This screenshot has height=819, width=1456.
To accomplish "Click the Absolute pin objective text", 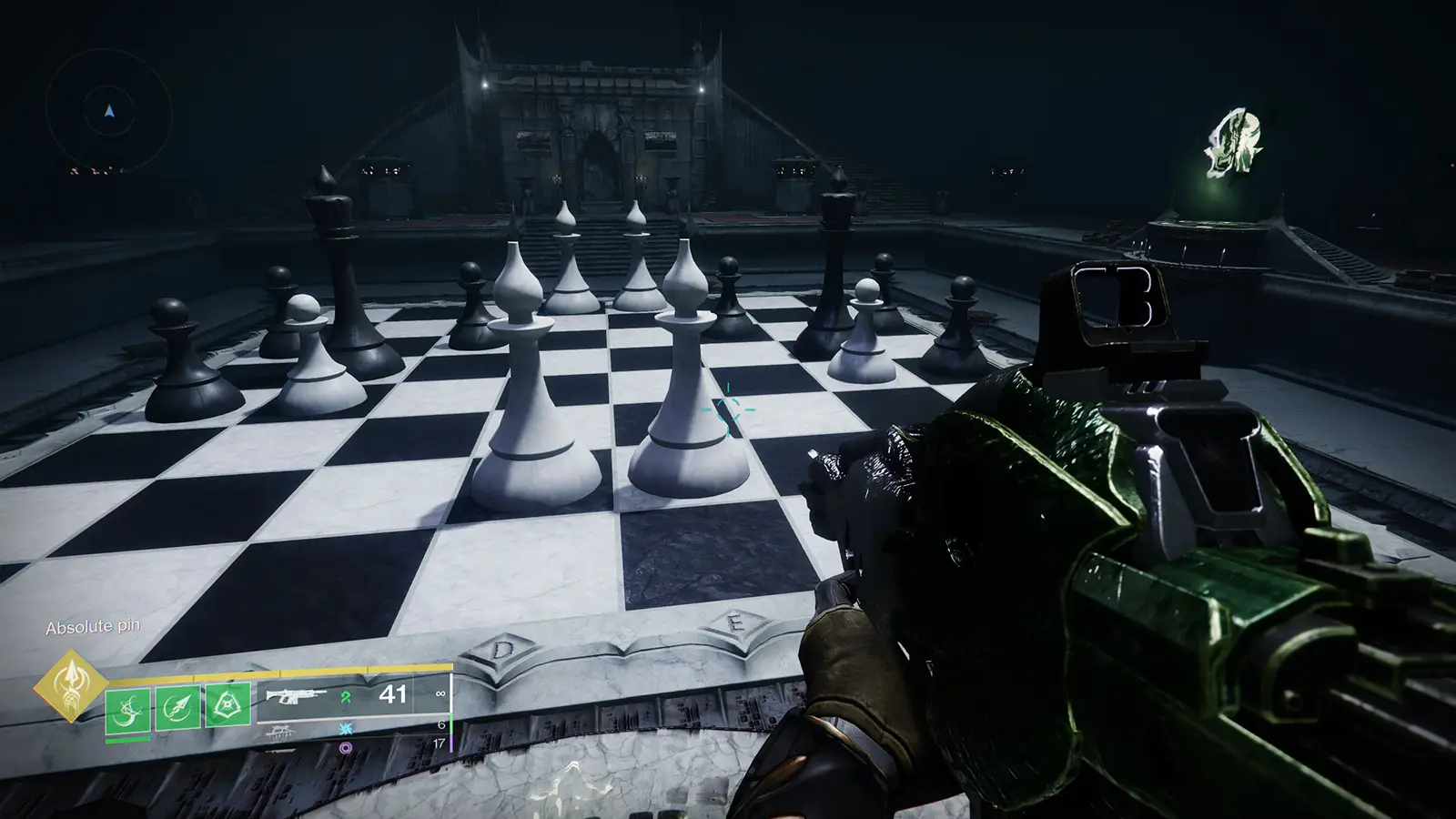I will tap(92, 625).
